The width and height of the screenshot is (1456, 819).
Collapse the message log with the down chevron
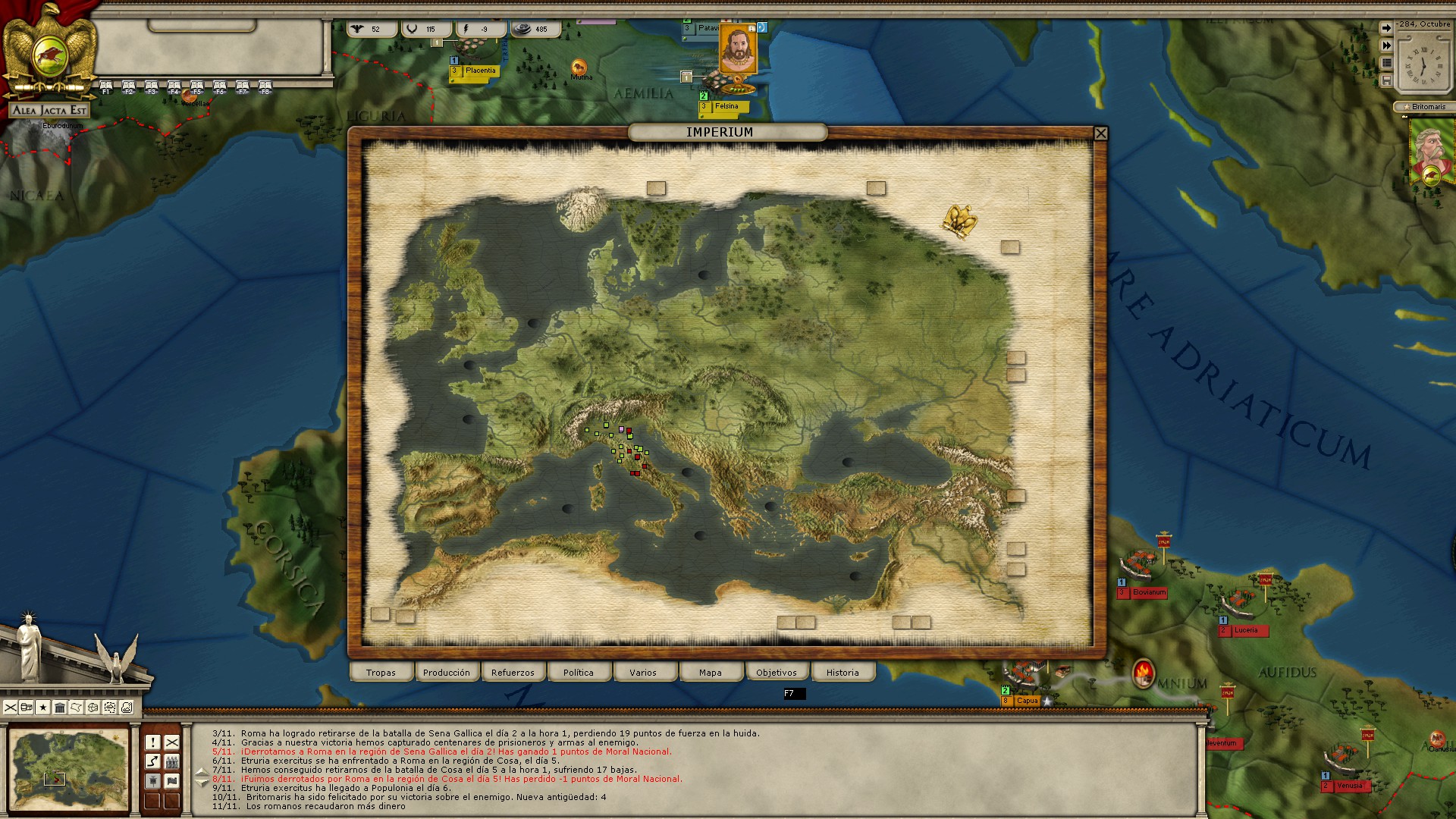tap(202, 782)
